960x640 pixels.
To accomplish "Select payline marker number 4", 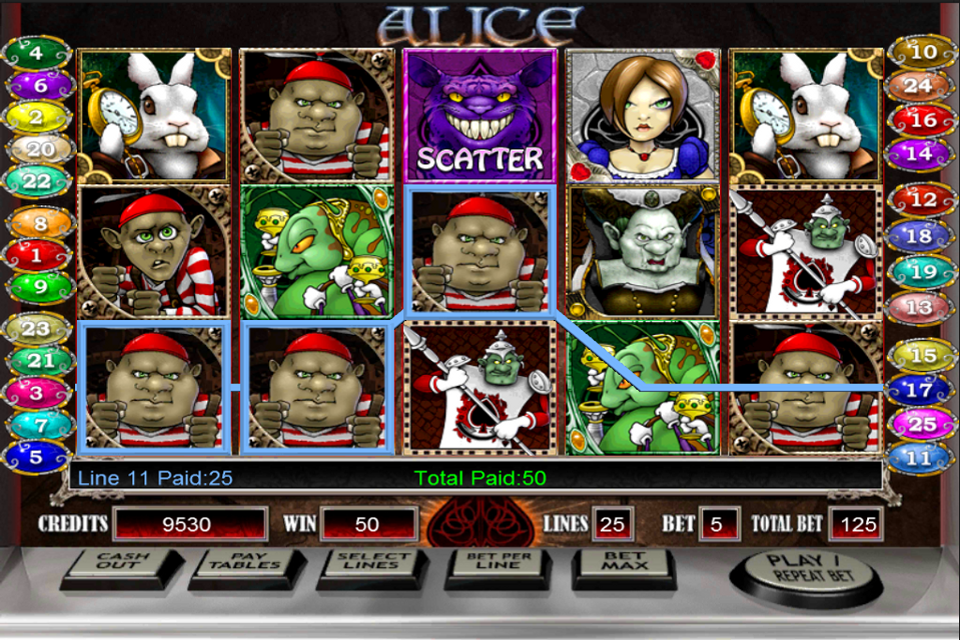I will pyautogui.click(x=37, y=52).
